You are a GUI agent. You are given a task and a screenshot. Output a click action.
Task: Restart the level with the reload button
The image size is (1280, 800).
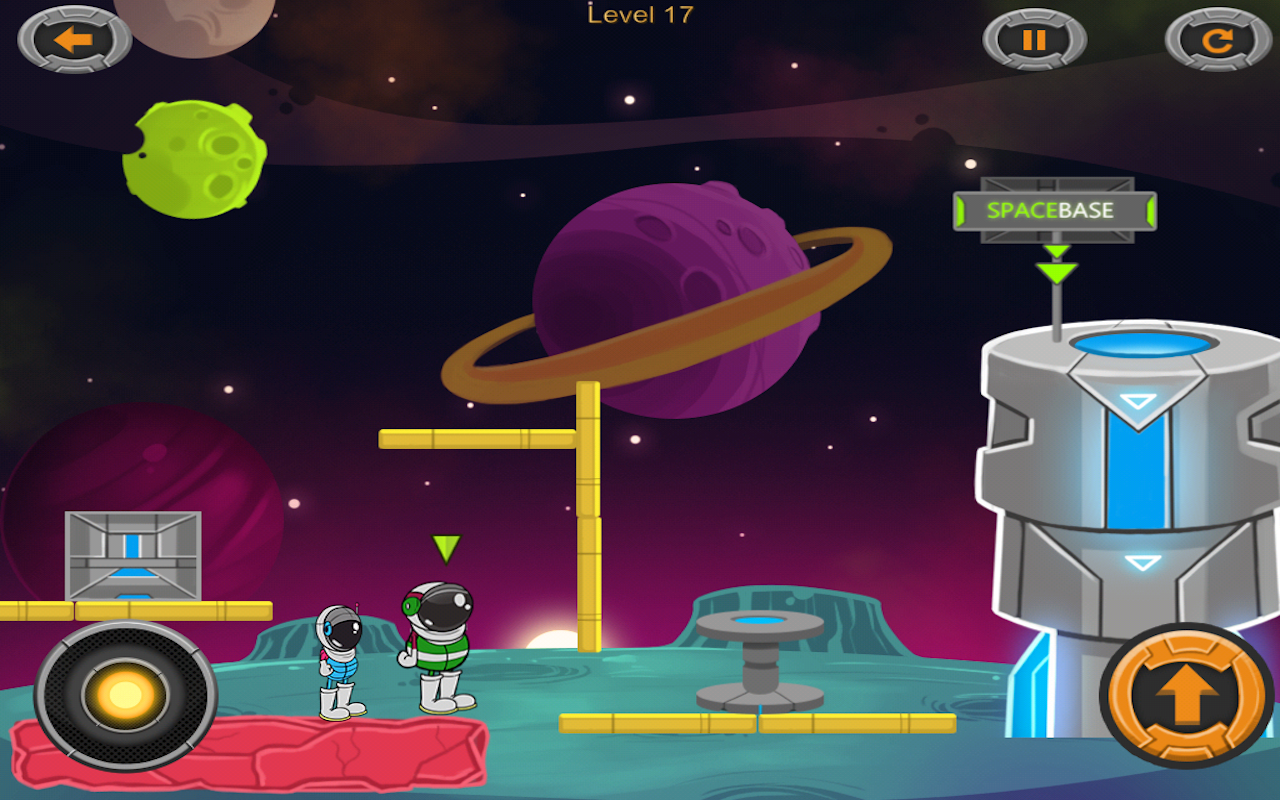tap(1217, 41)
